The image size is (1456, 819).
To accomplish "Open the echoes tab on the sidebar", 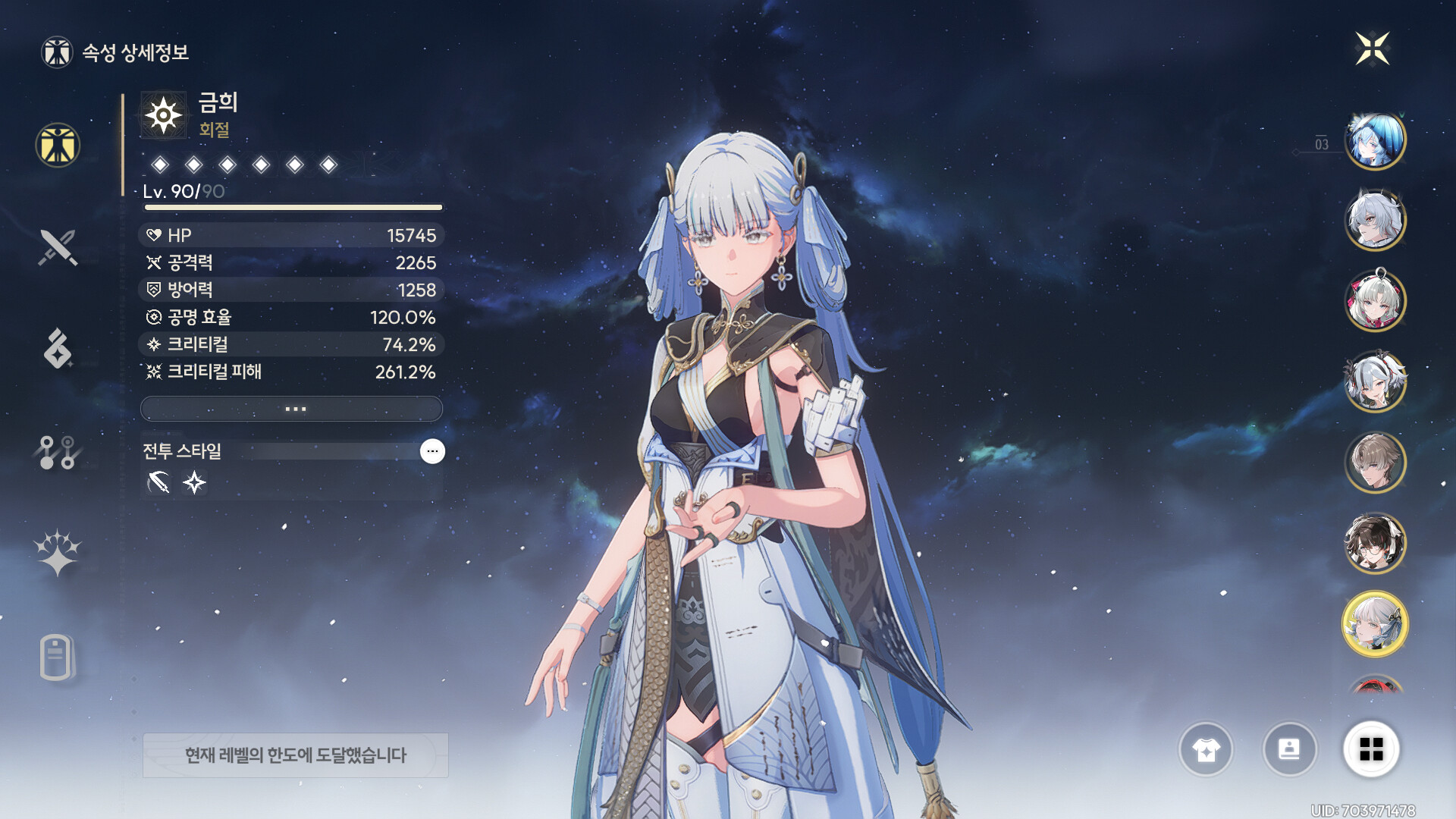I will pyautogui.click(x=58, y=349).
